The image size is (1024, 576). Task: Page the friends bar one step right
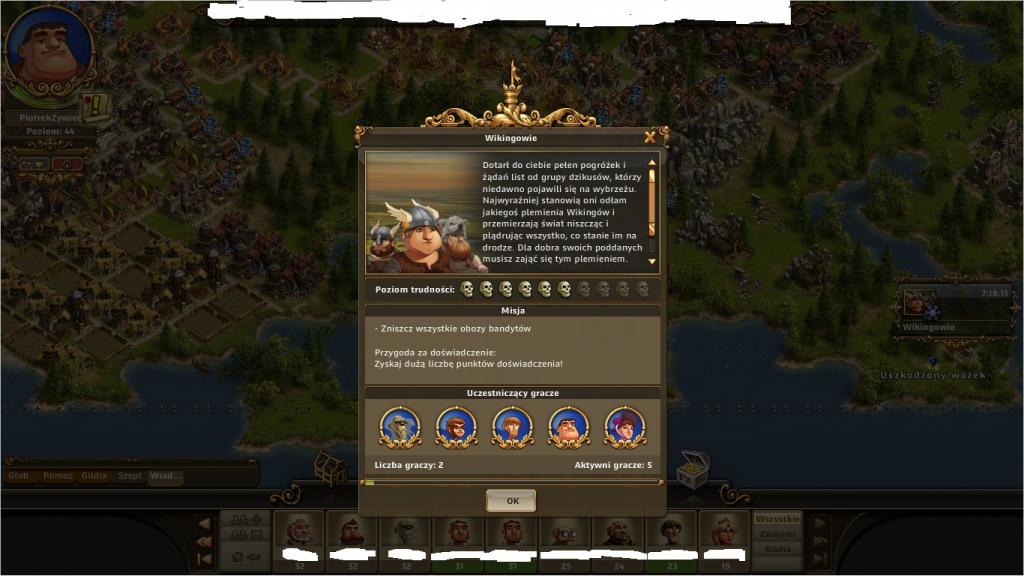pyautogui.click(x=820, y=523)
